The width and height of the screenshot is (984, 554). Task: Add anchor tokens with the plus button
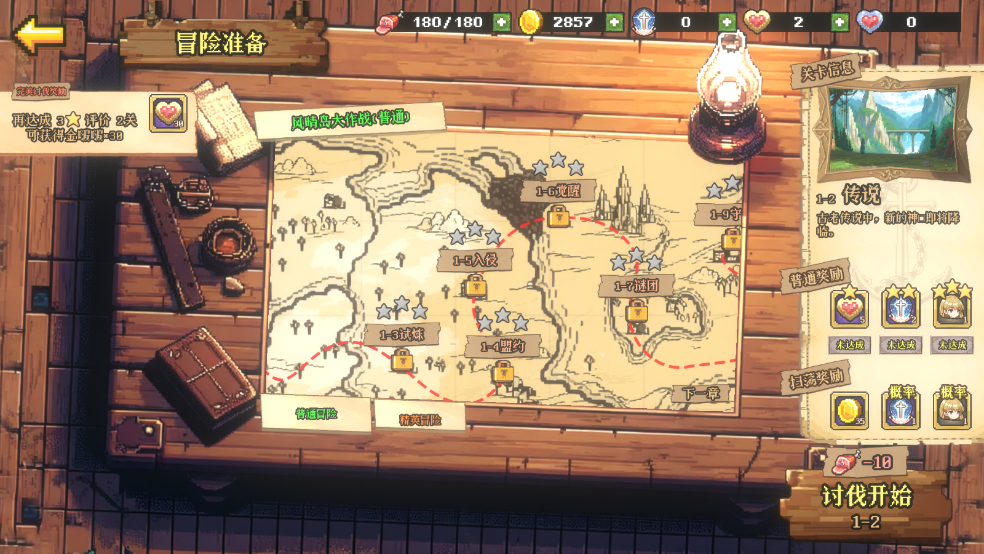tap(727, 22)
